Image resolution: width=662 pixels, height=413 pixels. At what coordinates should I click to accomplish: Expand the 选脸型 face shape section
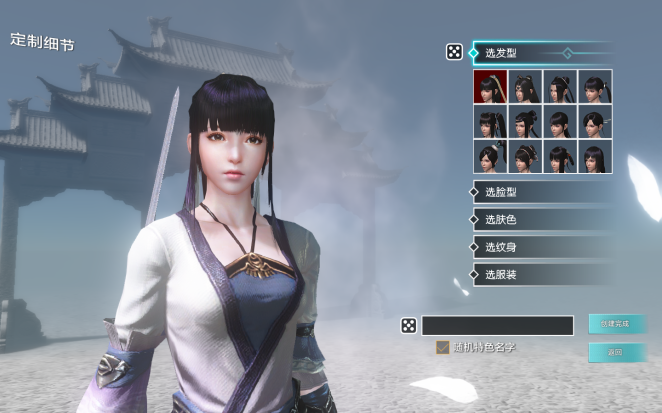541,192
